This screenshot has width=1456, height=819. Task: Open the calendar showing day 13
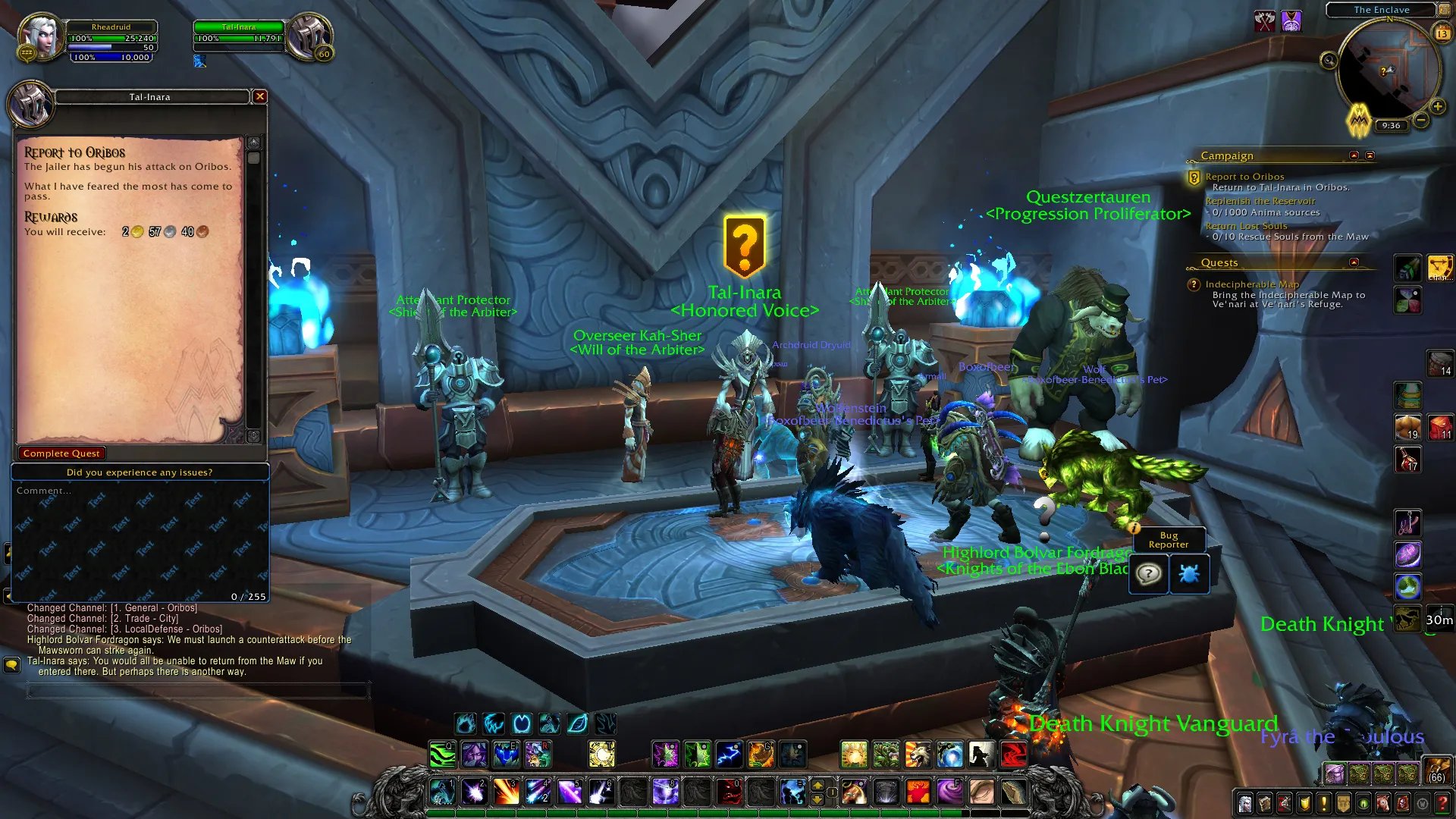point(1442,33)
